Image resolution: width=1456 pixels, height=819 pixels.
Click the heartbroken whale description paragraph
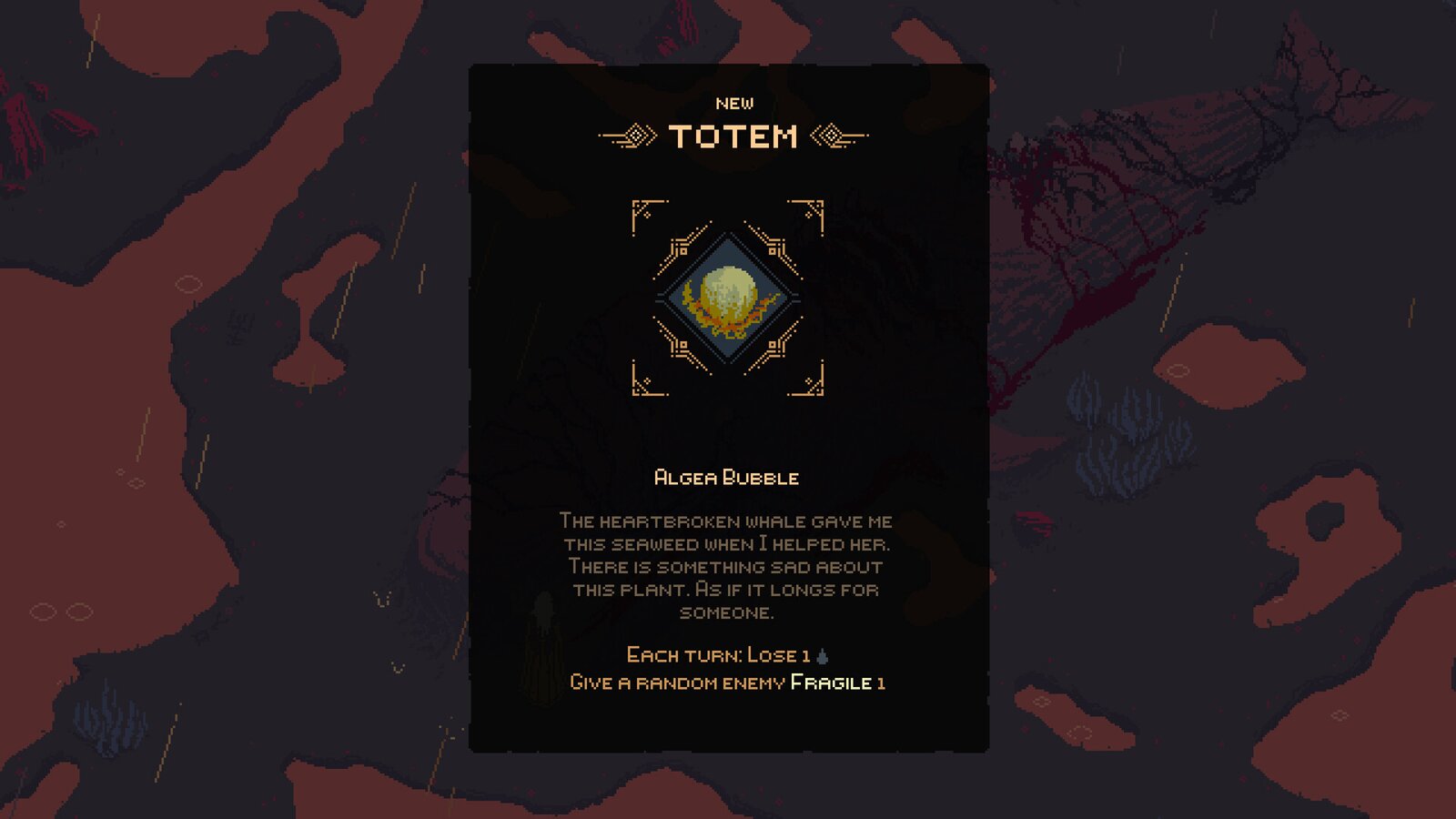click(x=725, y=564)
